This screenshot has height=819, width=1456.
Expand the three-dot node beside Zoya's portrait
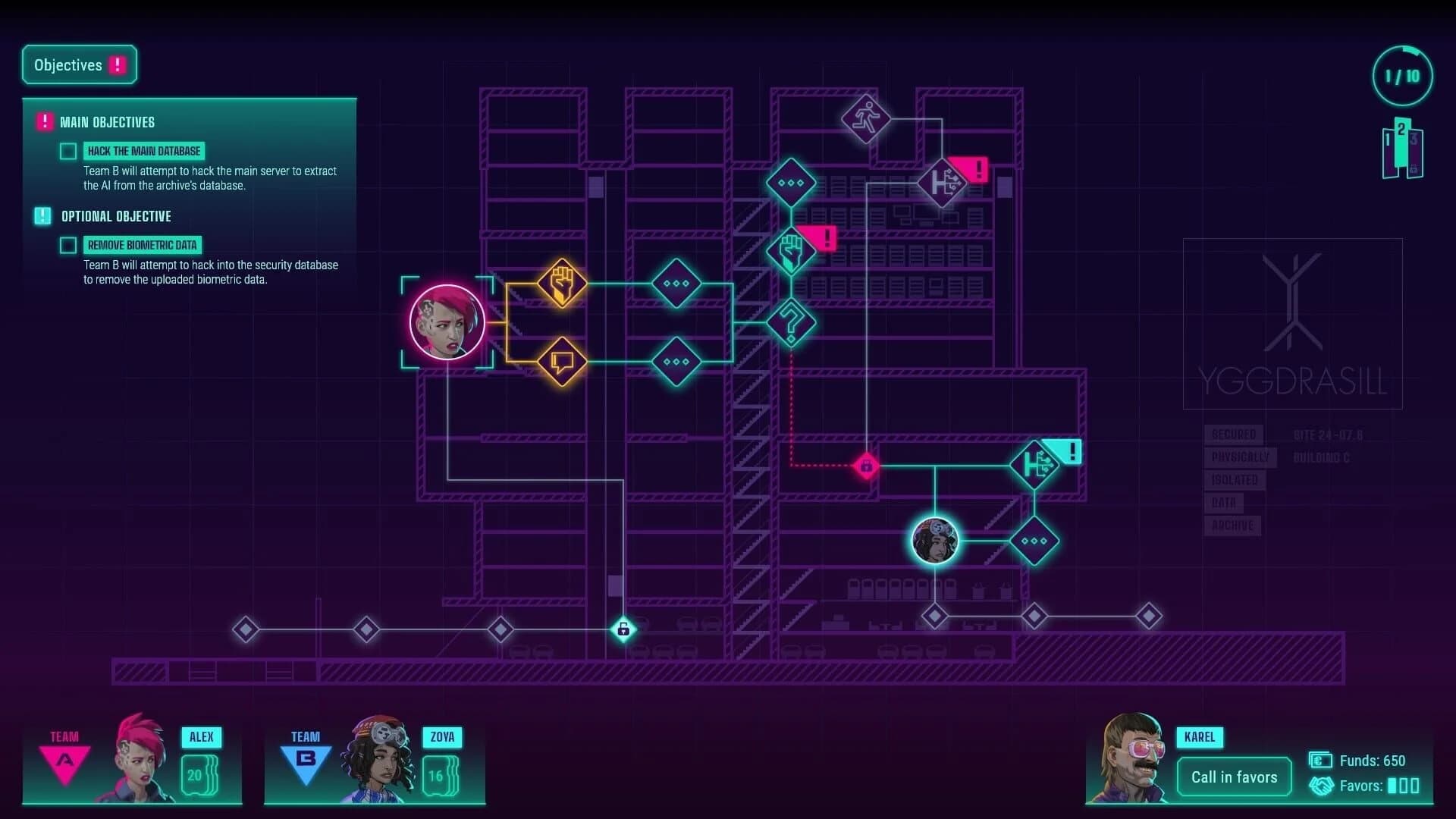coord(1034,541)
